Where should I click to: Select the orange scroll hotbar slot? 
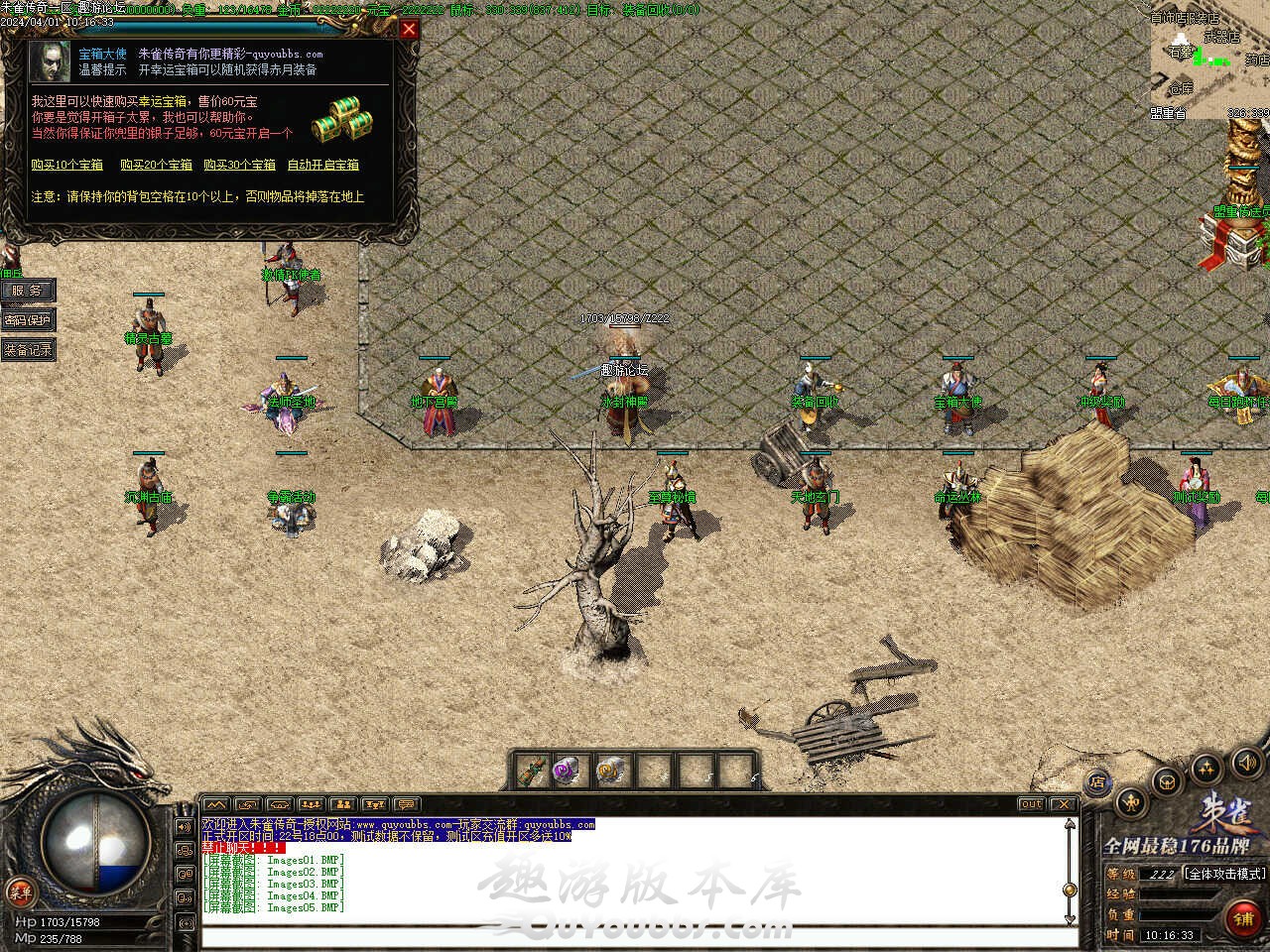[x=608, y=771]
